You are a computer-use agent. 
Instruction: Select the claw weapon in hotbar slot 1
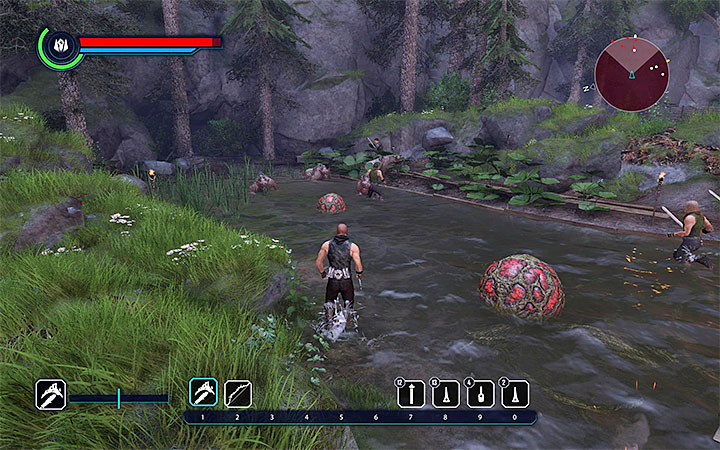pos(203,393)
